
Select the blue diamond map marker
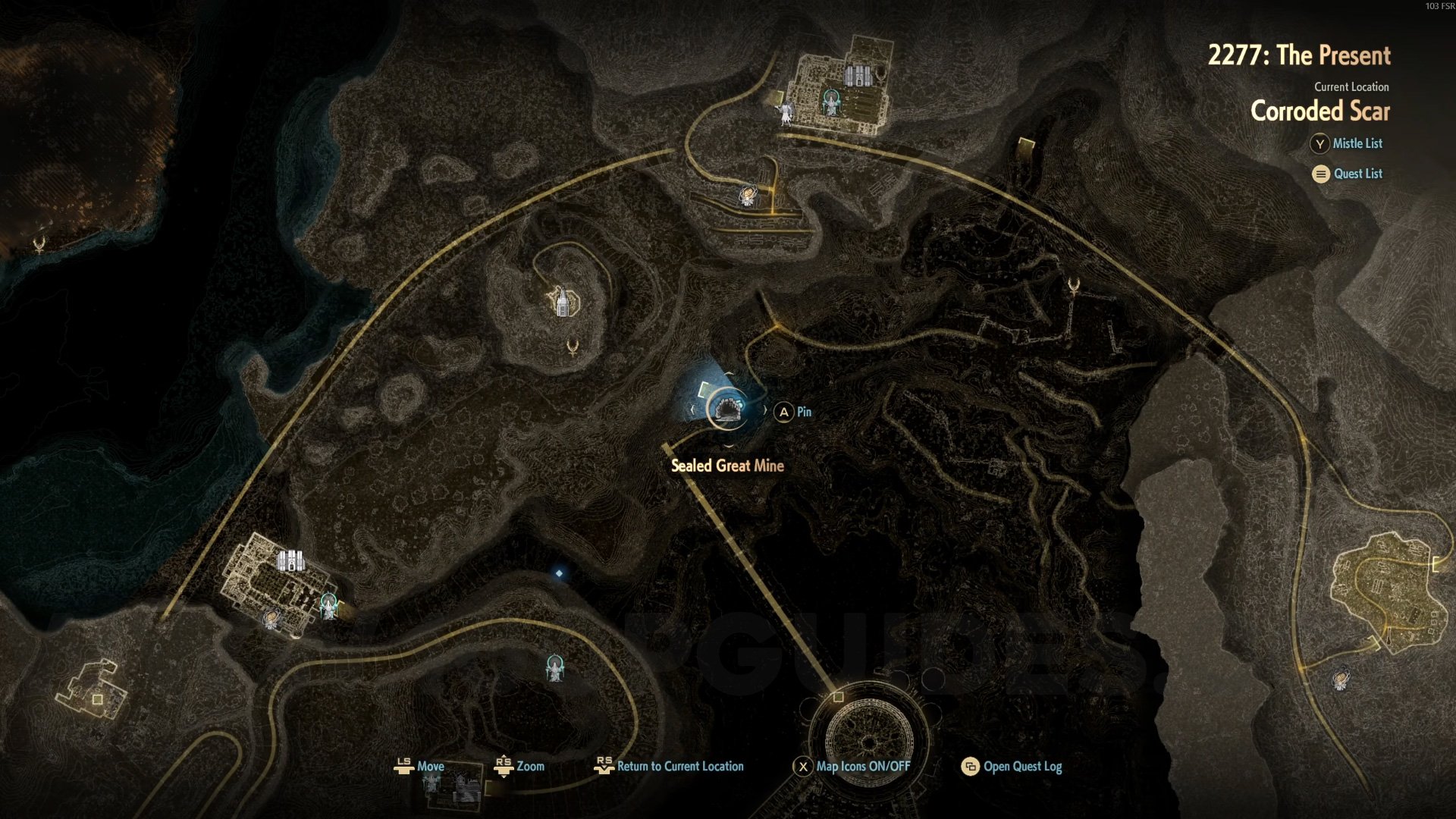[x=559, y=573]
